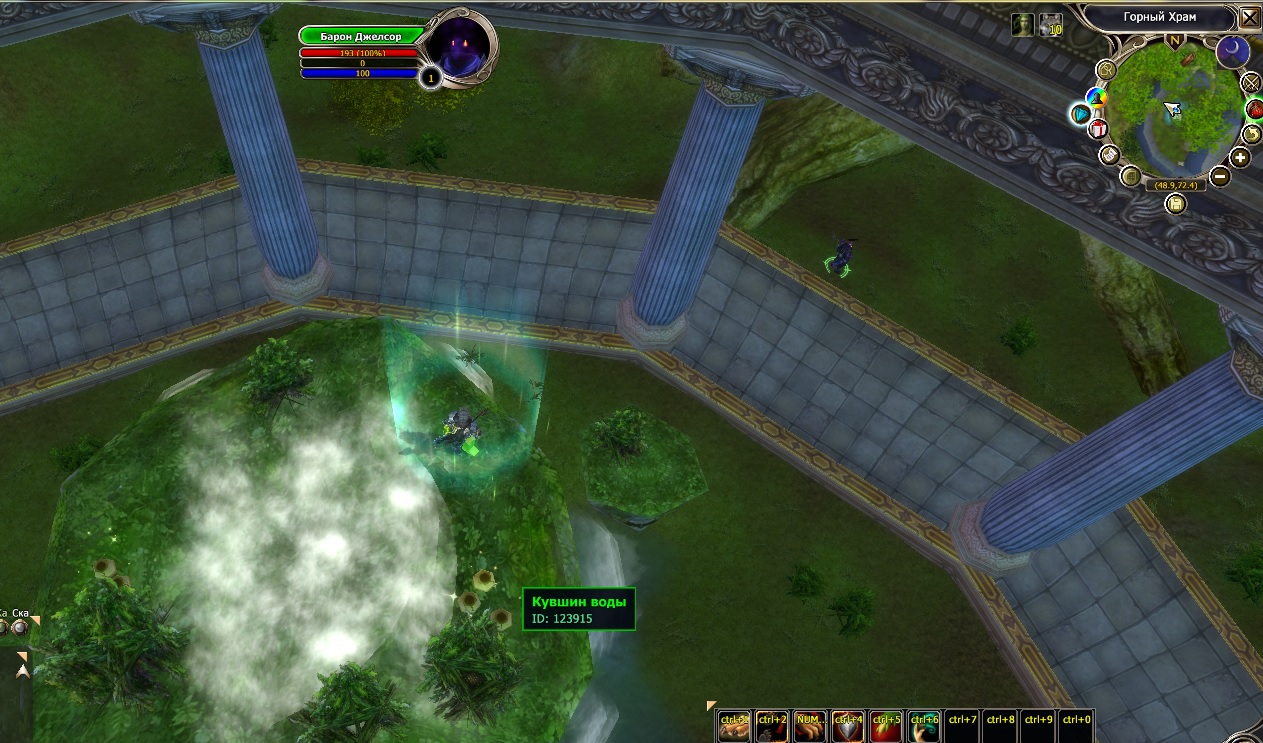Toggle the crossed swords PvP icon
Screen dimensions: 1263x743
[x=1251, y=82]
